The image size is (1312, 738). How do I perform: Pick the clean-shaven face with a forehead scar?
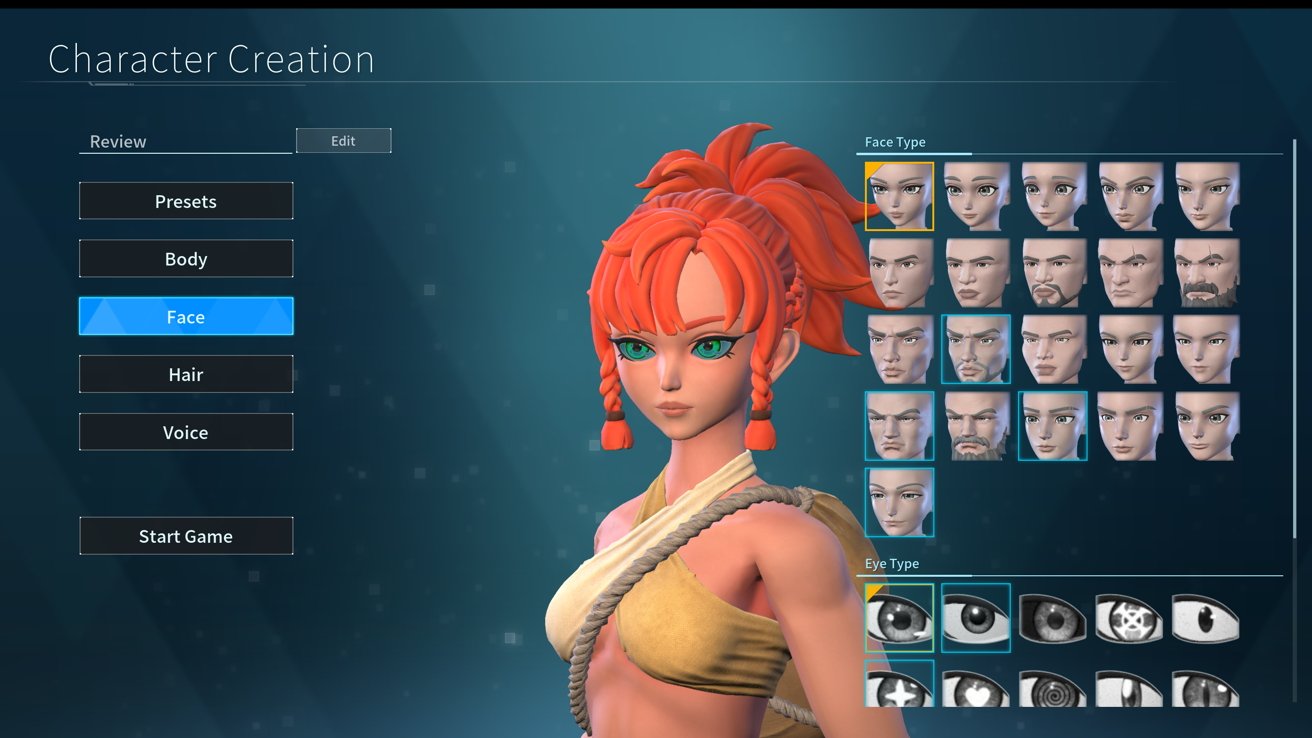click(x=1130, y=273)
